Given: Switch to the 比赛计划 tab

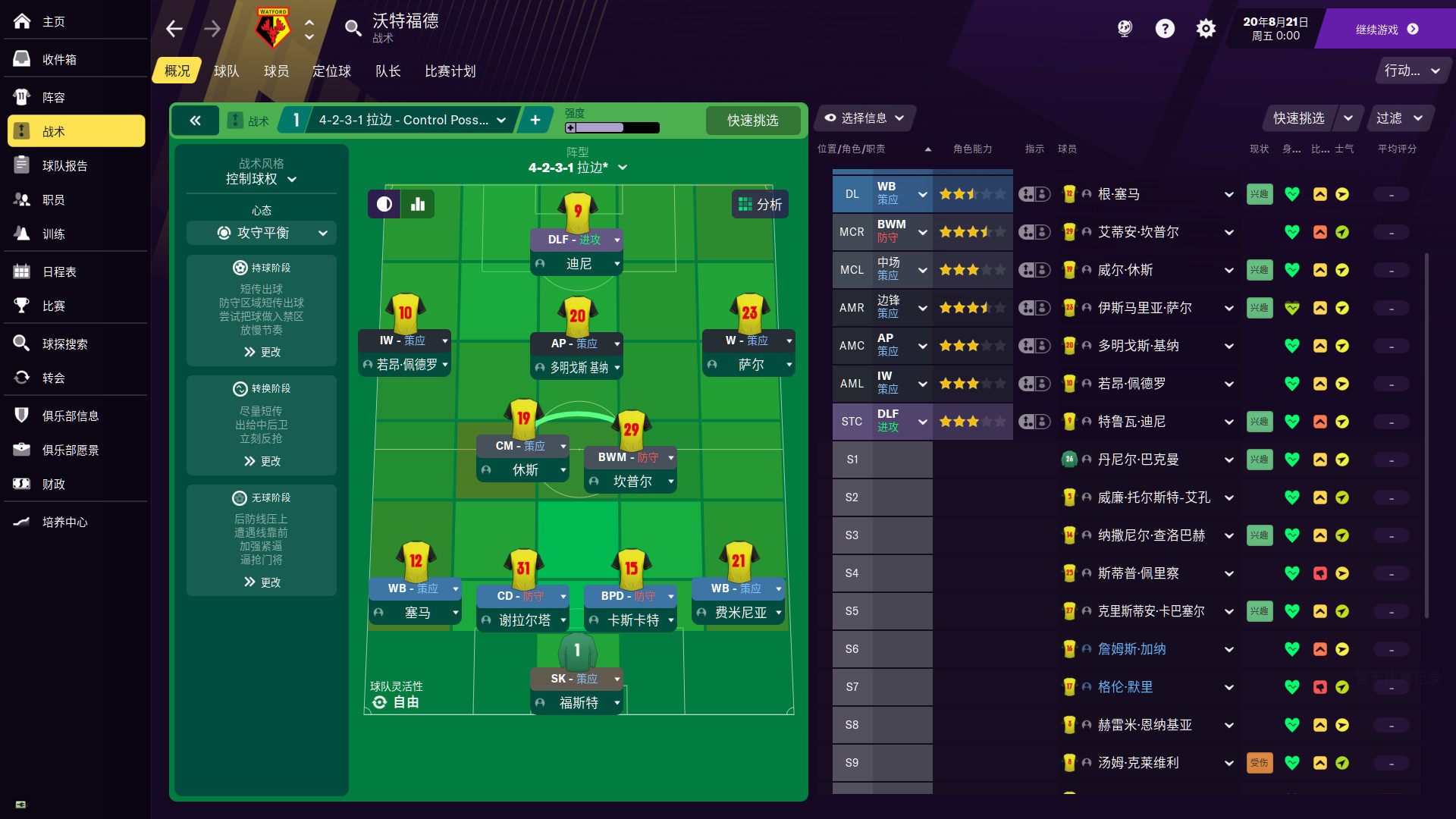Looking at the screenshot, I should point(449,71).
